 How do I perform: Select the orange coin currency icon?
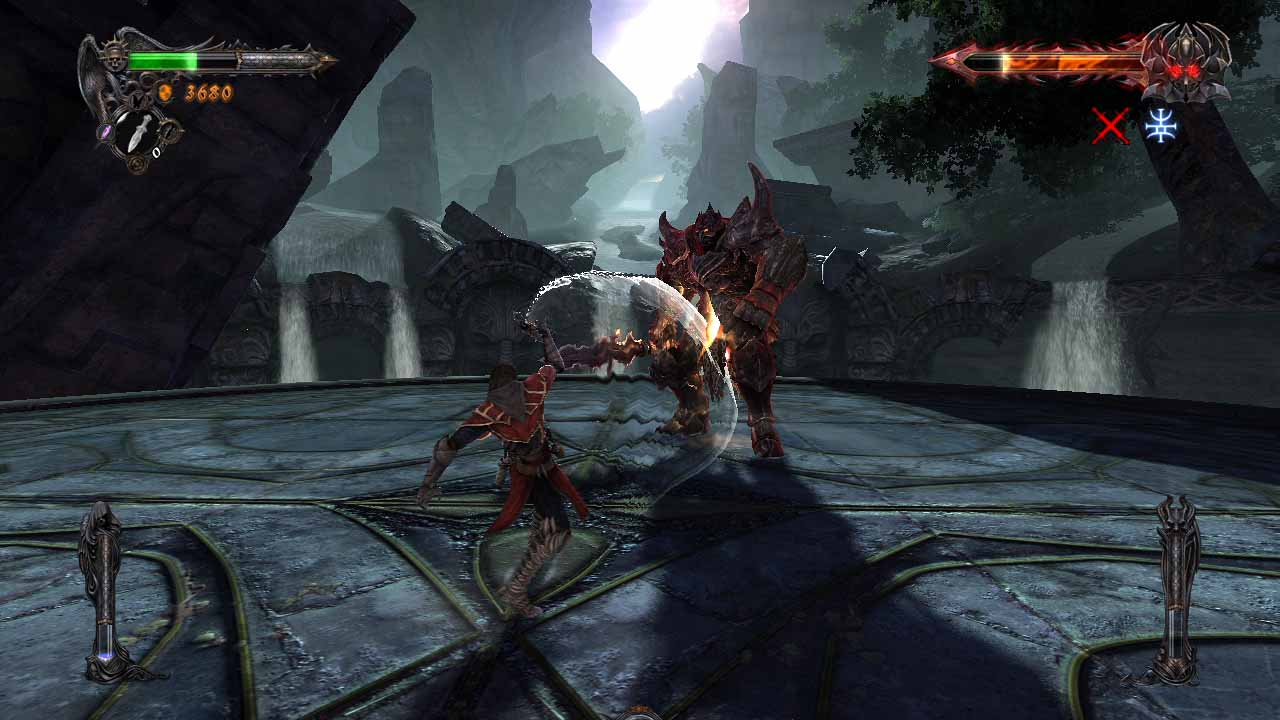click(x=164, y=91)
